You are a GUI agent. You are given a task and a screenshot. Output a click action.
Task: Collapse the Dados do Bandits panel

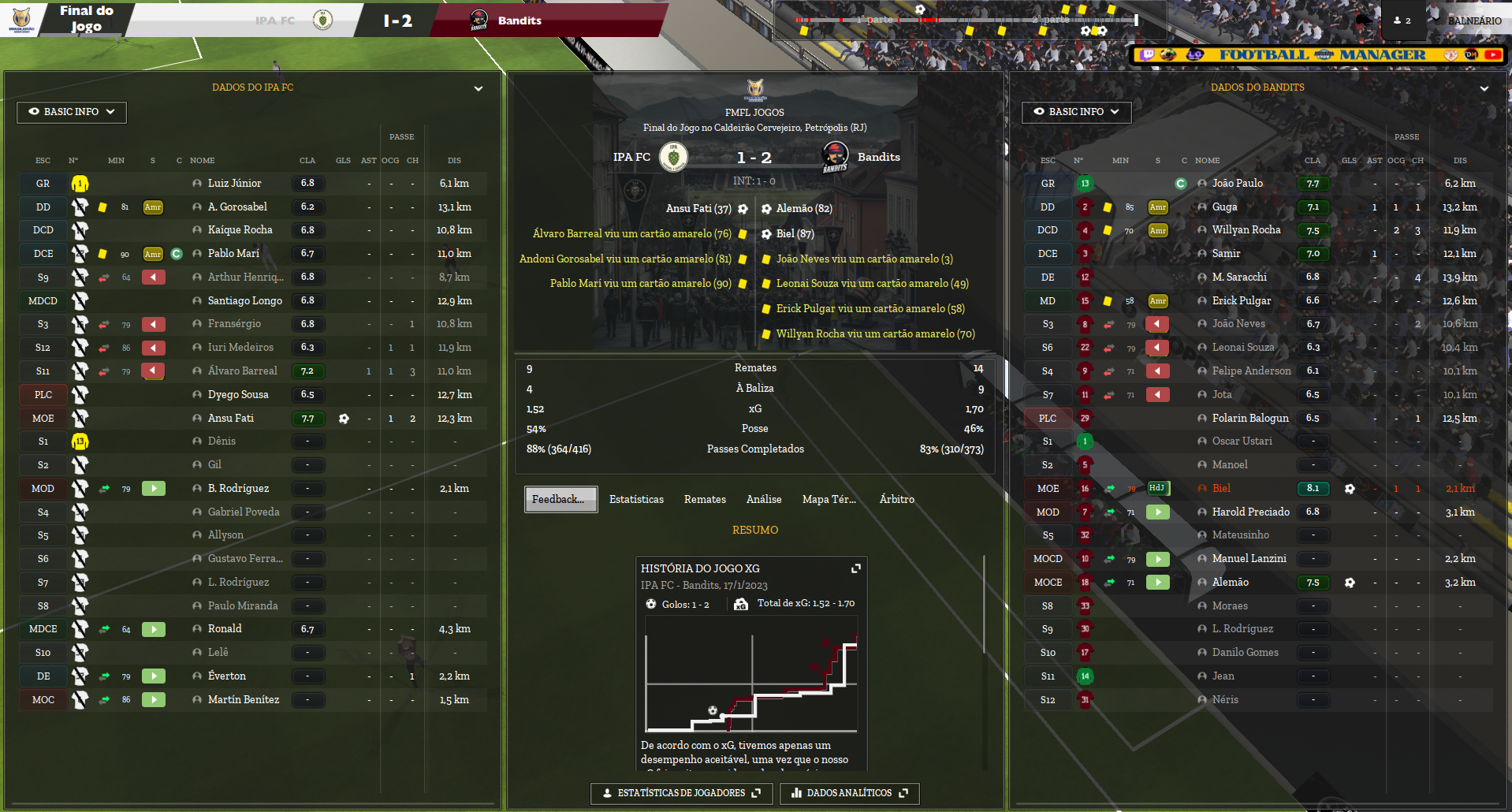point(1484,88)
